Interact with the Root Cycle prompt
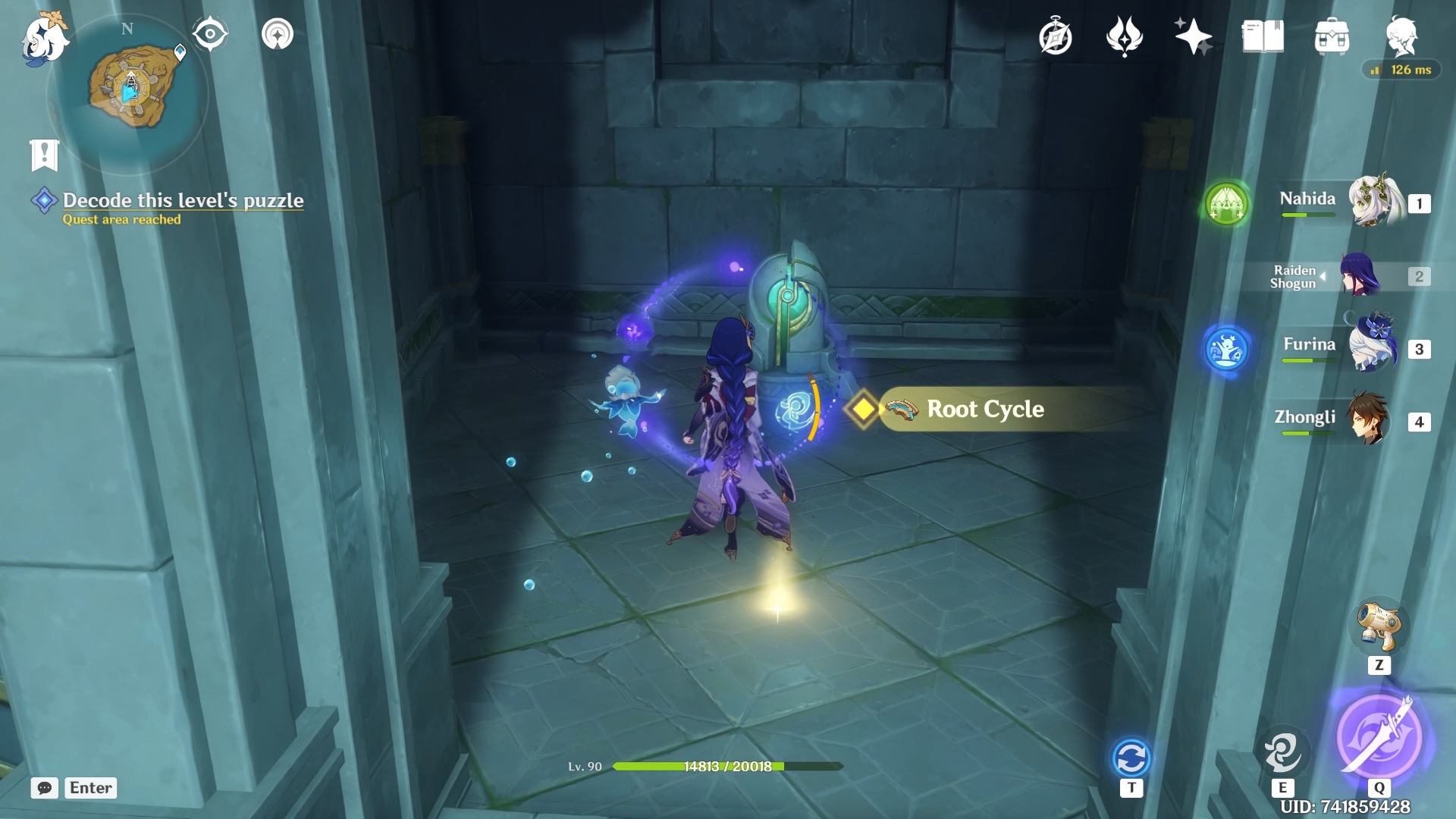Screen dimensions: 1456x819 coord(984,409)
